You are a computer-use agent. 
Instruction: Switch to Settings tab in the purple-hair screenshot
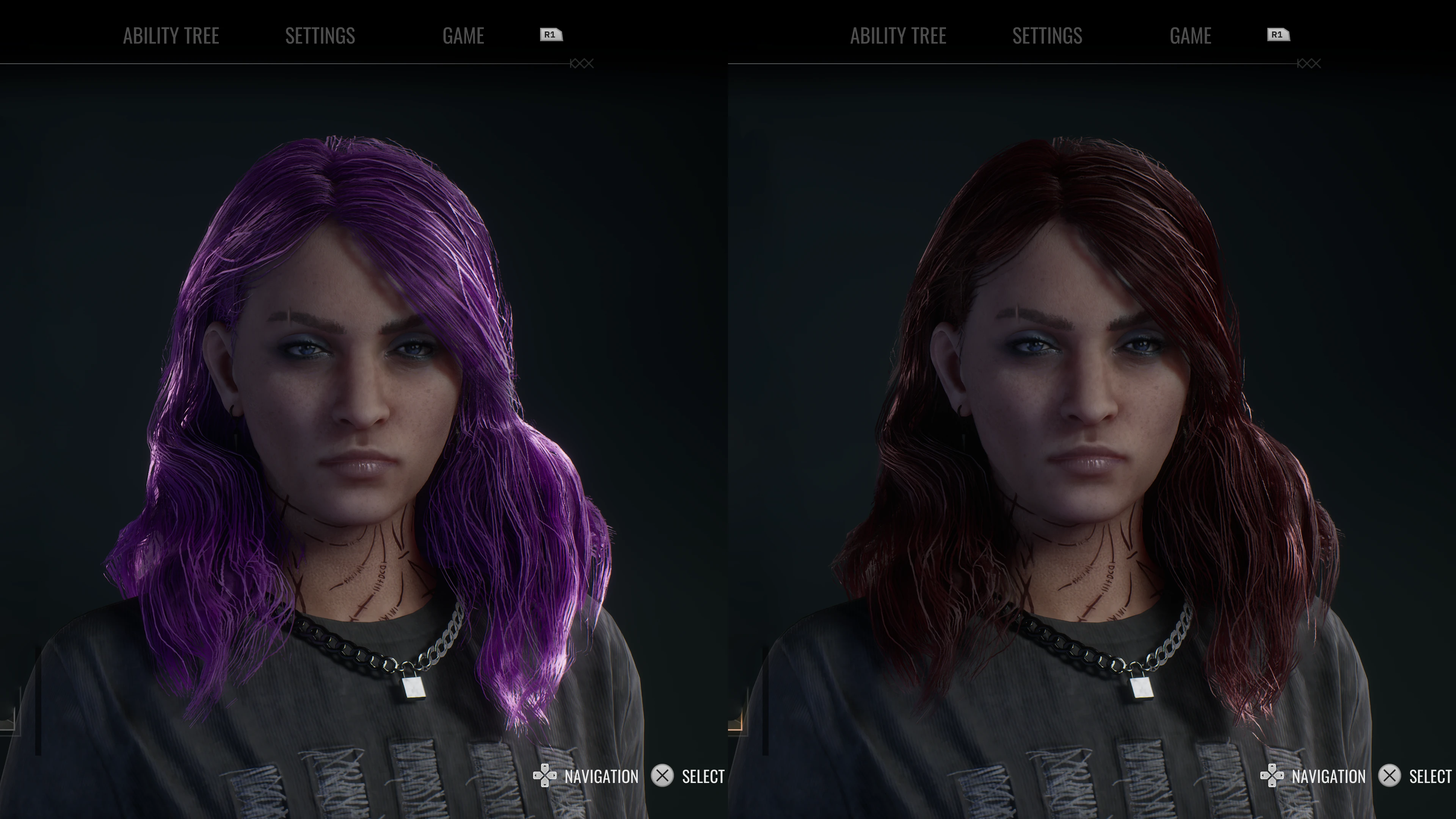(x=320, y=36)
